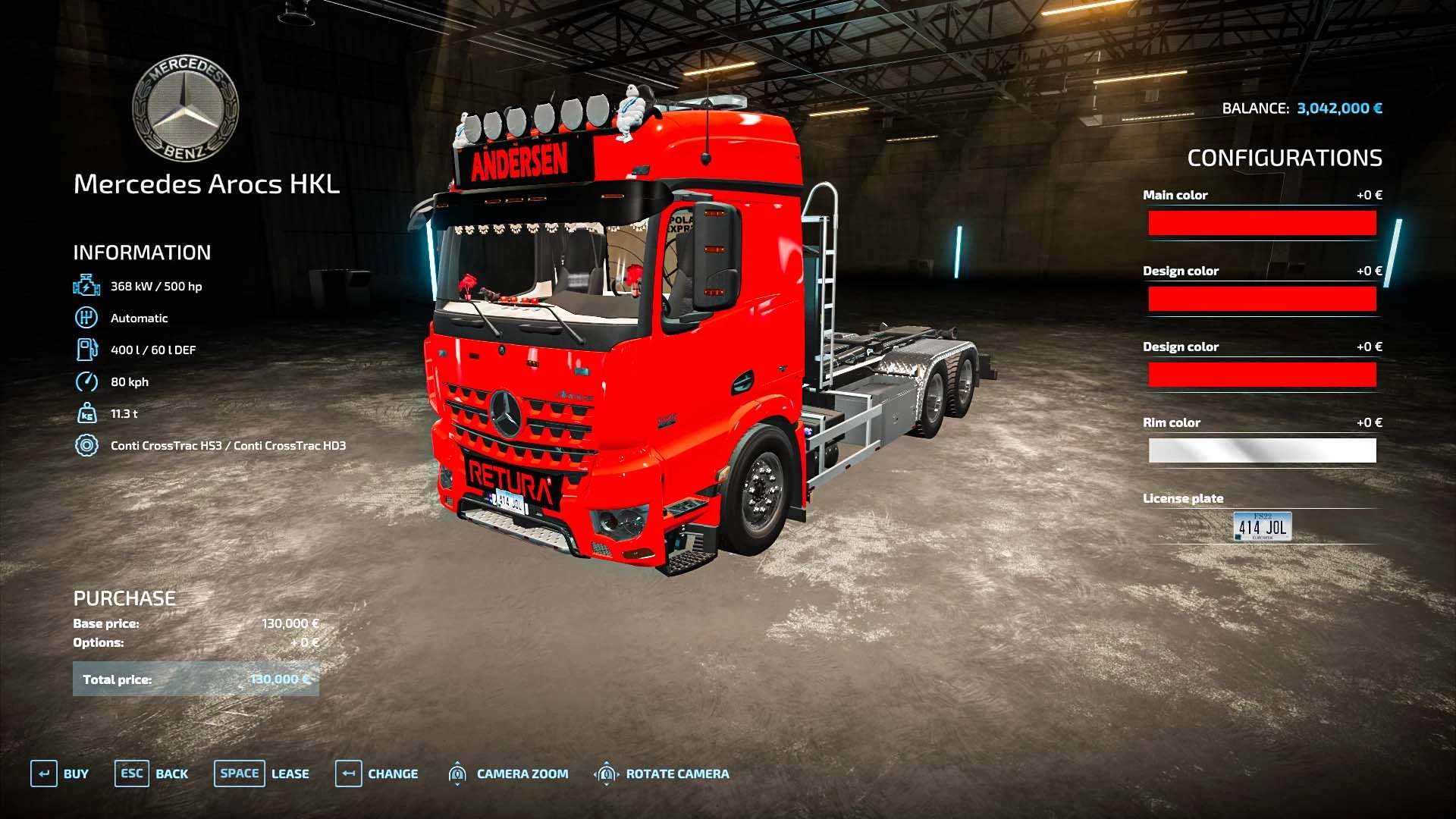Edit the 414 JOL license plate

click(x=1262, y=526)
